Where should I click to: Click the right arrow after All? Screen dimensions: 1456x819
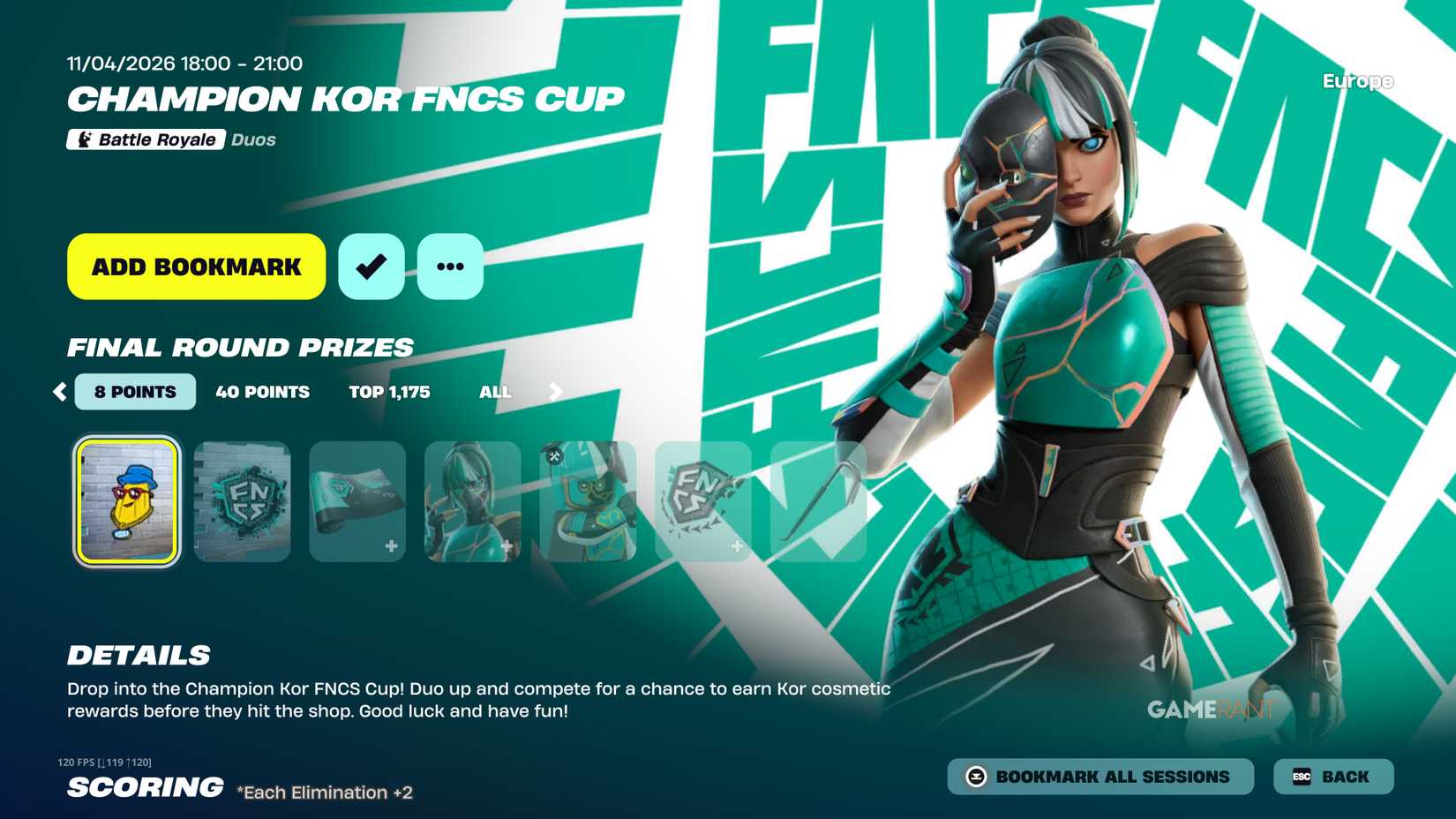tap(554, 392)
